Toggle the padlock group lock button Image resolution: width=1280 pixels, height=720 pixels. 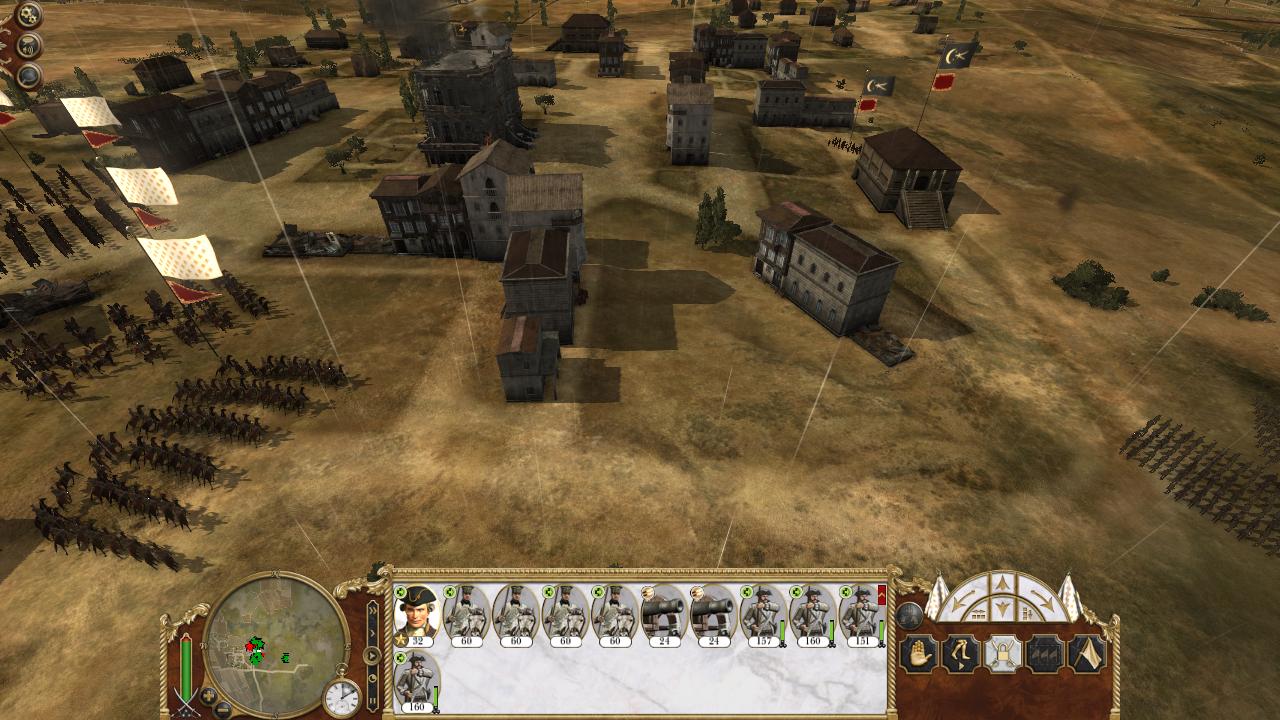(x=1002, y=654)
